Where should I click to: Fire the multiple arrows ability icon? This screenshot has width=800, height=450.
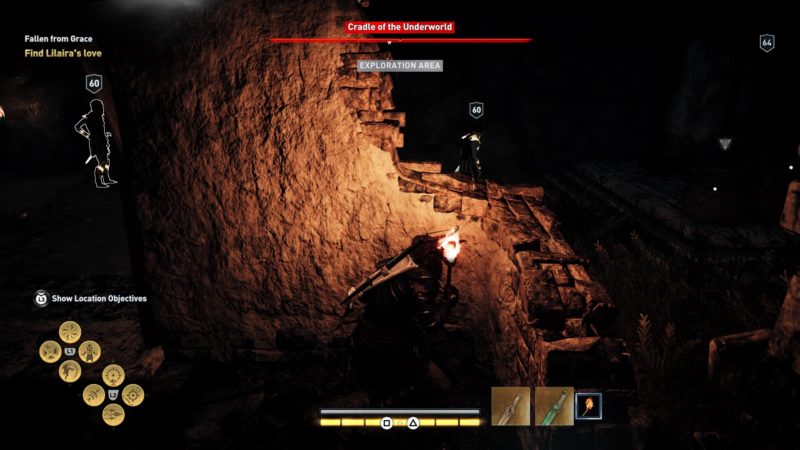coord(112,414)
